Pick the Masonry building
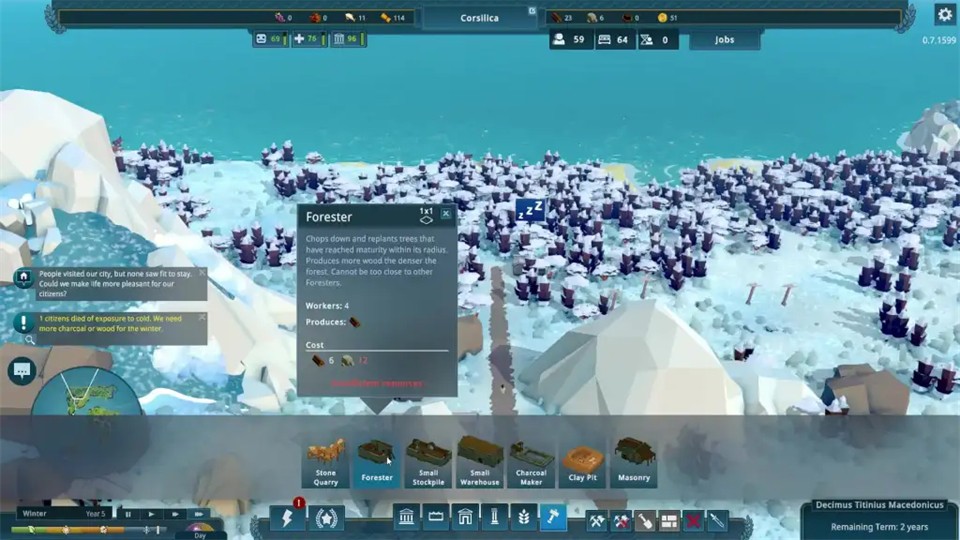Viewport: 960px width, 540px height. [x=634, y=461]
